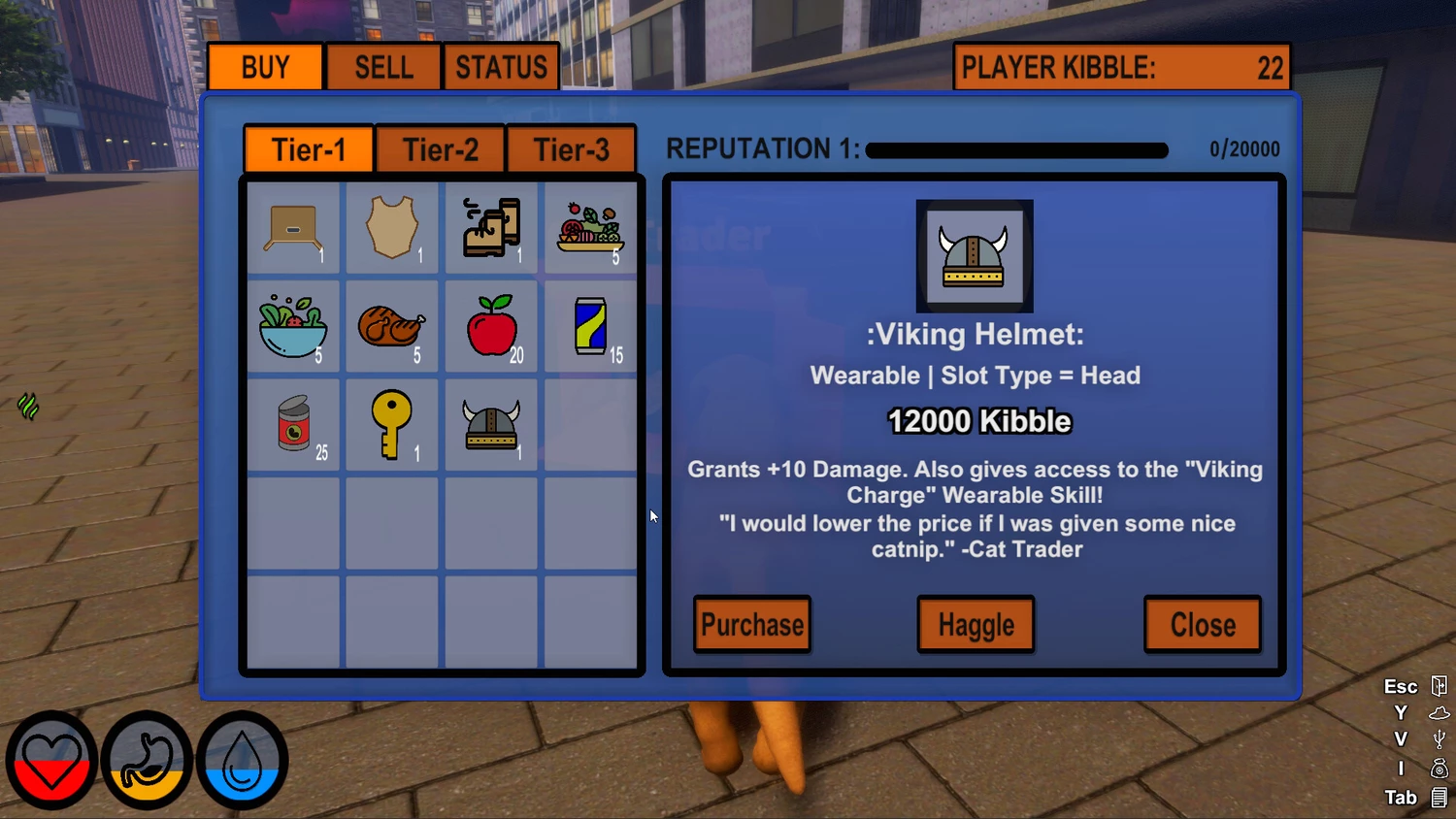Choose the Tier-1 item category

click(x=309, y=150)
